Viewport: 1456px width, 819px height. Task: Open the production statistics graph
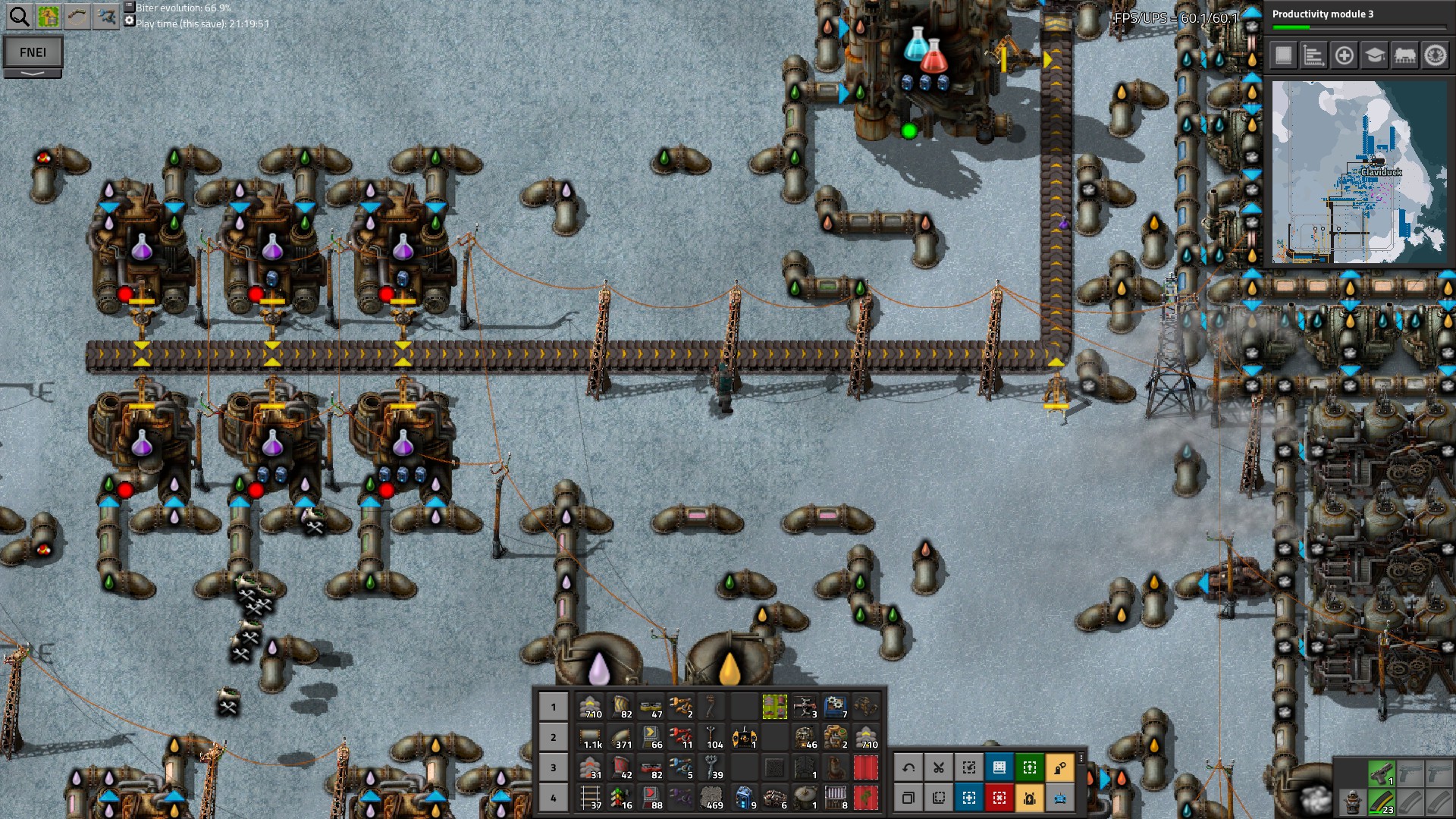tap(1313, 55)
